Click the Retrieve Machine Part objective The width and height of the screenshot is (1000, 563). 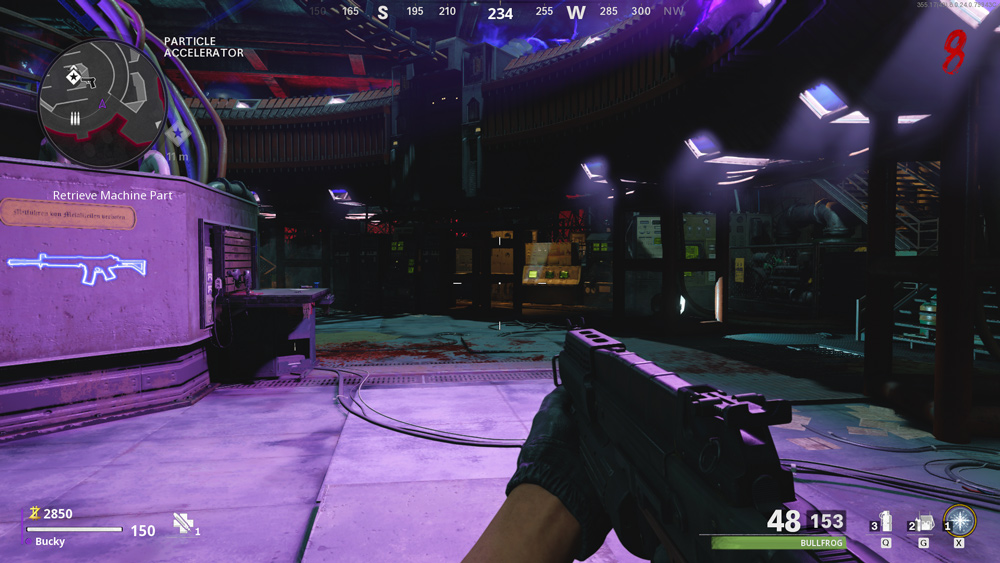(x=113, y=196)
